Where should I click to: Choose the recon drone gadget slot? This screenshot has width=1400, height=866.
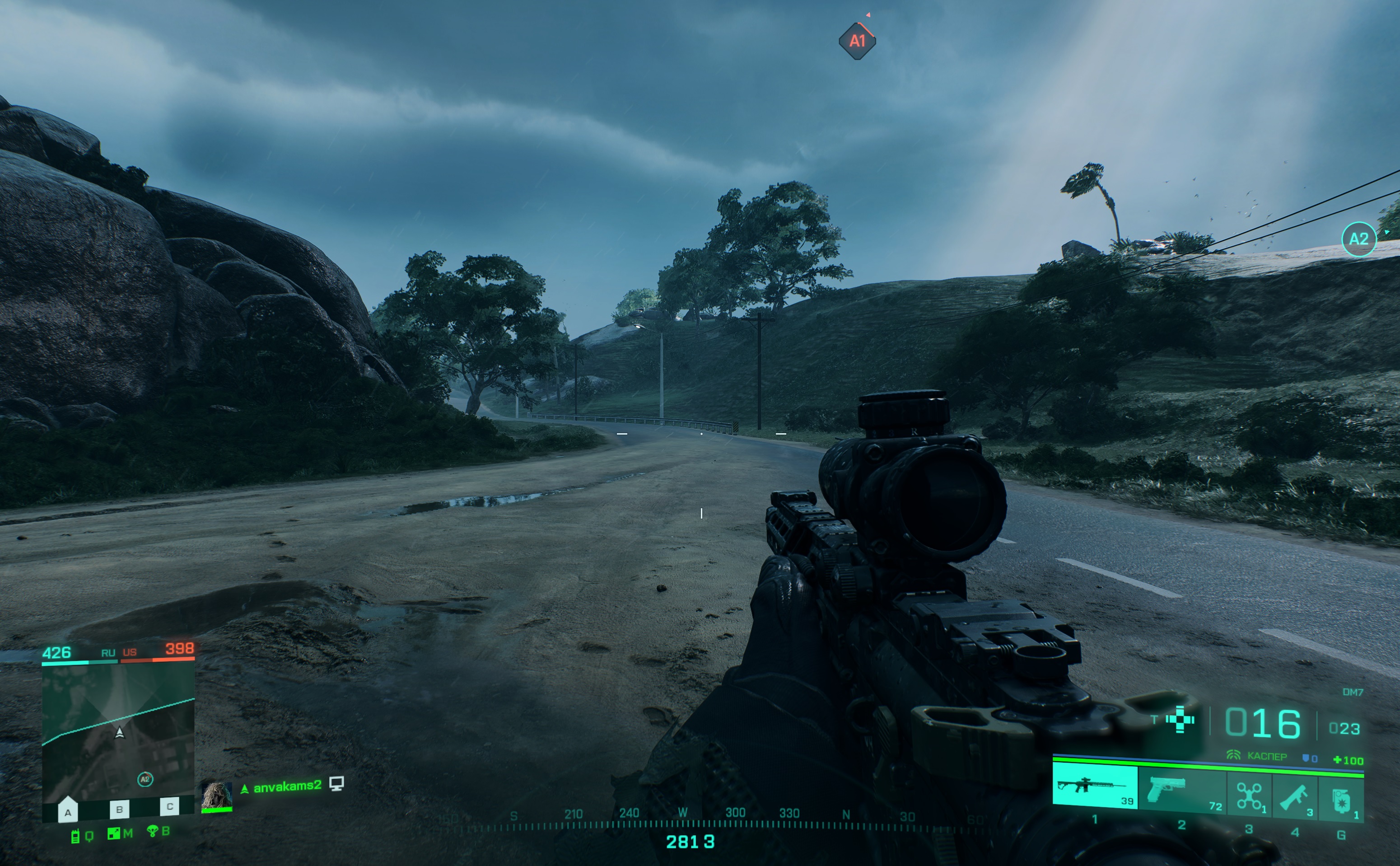pos(1249,796)
